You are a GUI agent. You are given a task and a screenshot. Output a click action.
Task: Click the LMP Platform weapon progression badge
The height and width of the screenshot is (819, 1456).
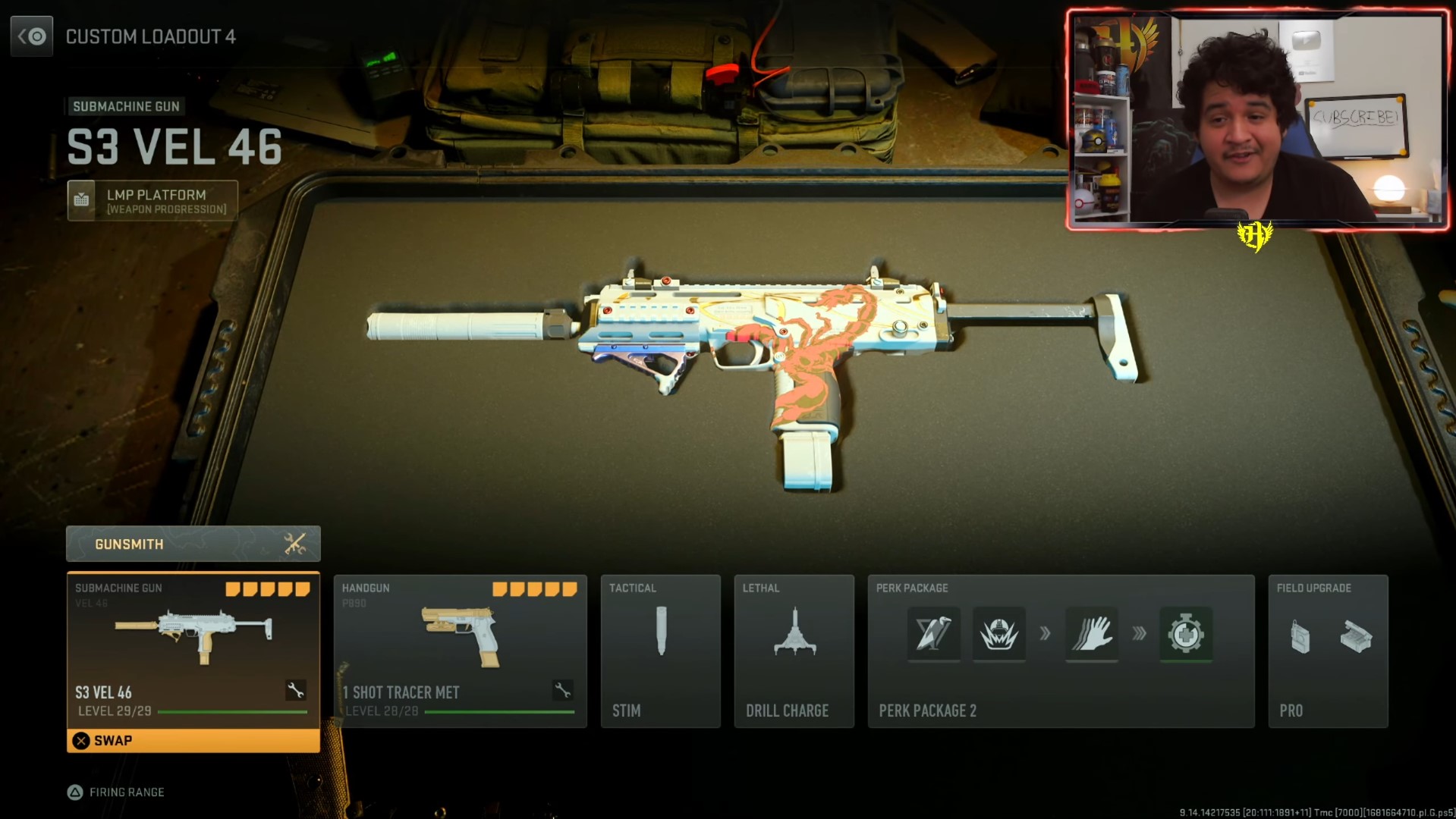click(152, 200)
